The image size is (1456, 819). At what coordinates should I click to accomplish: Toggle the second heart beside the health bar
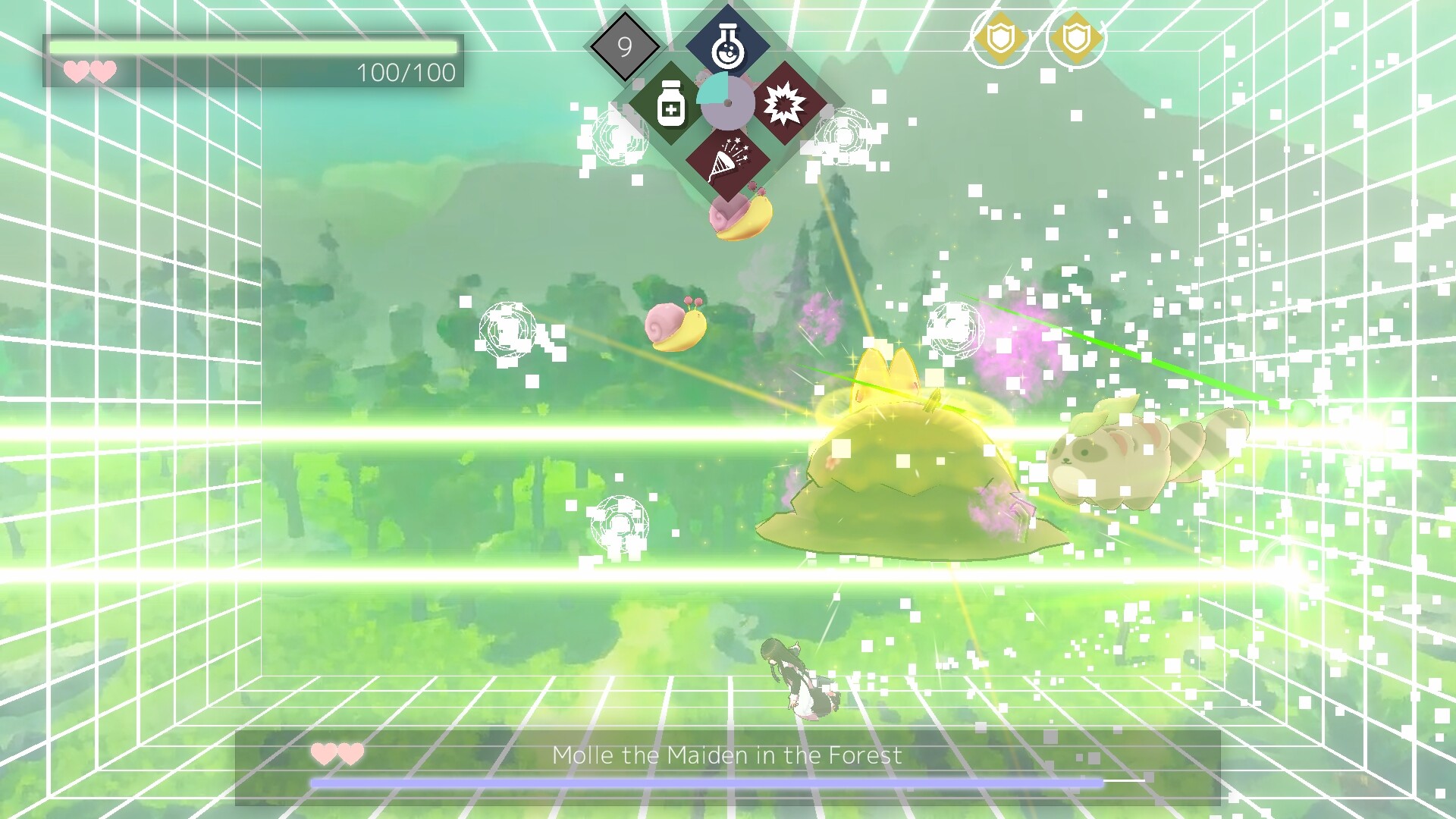click(x=102, y=73)
